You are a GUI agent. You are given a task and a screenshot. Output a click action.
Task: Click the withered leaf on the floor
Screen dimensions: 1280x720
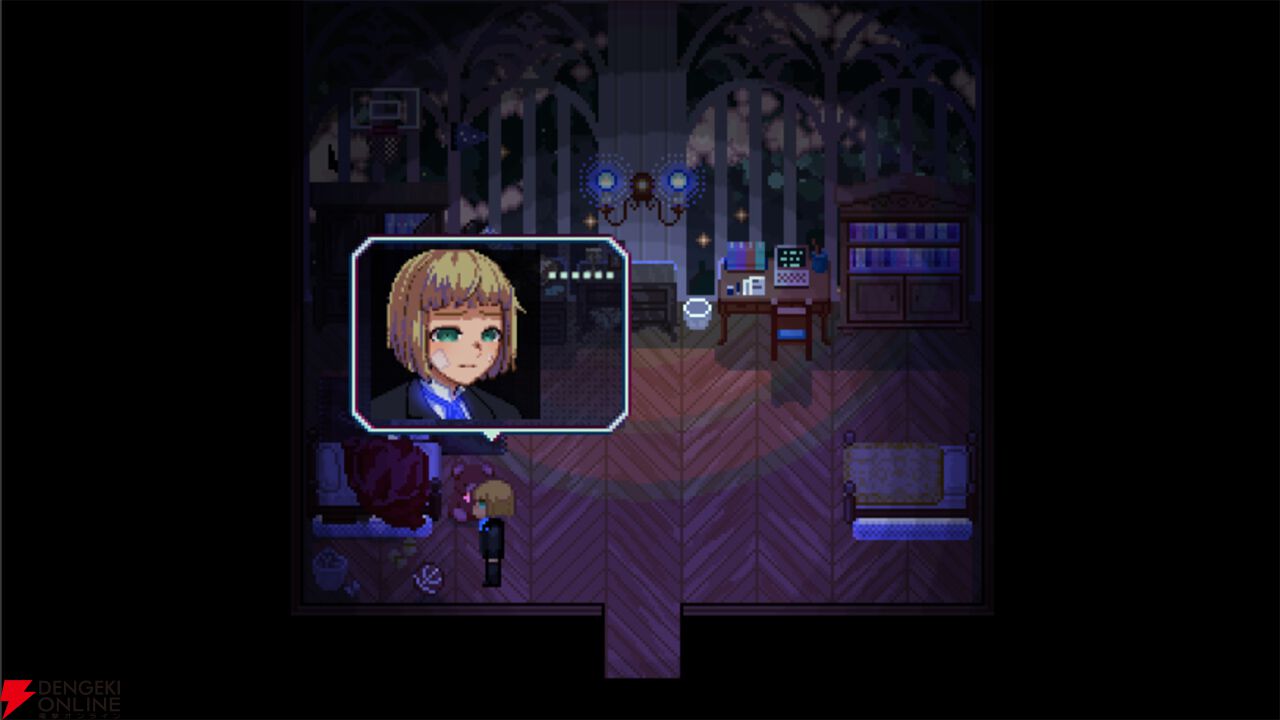tap(428, 575)
